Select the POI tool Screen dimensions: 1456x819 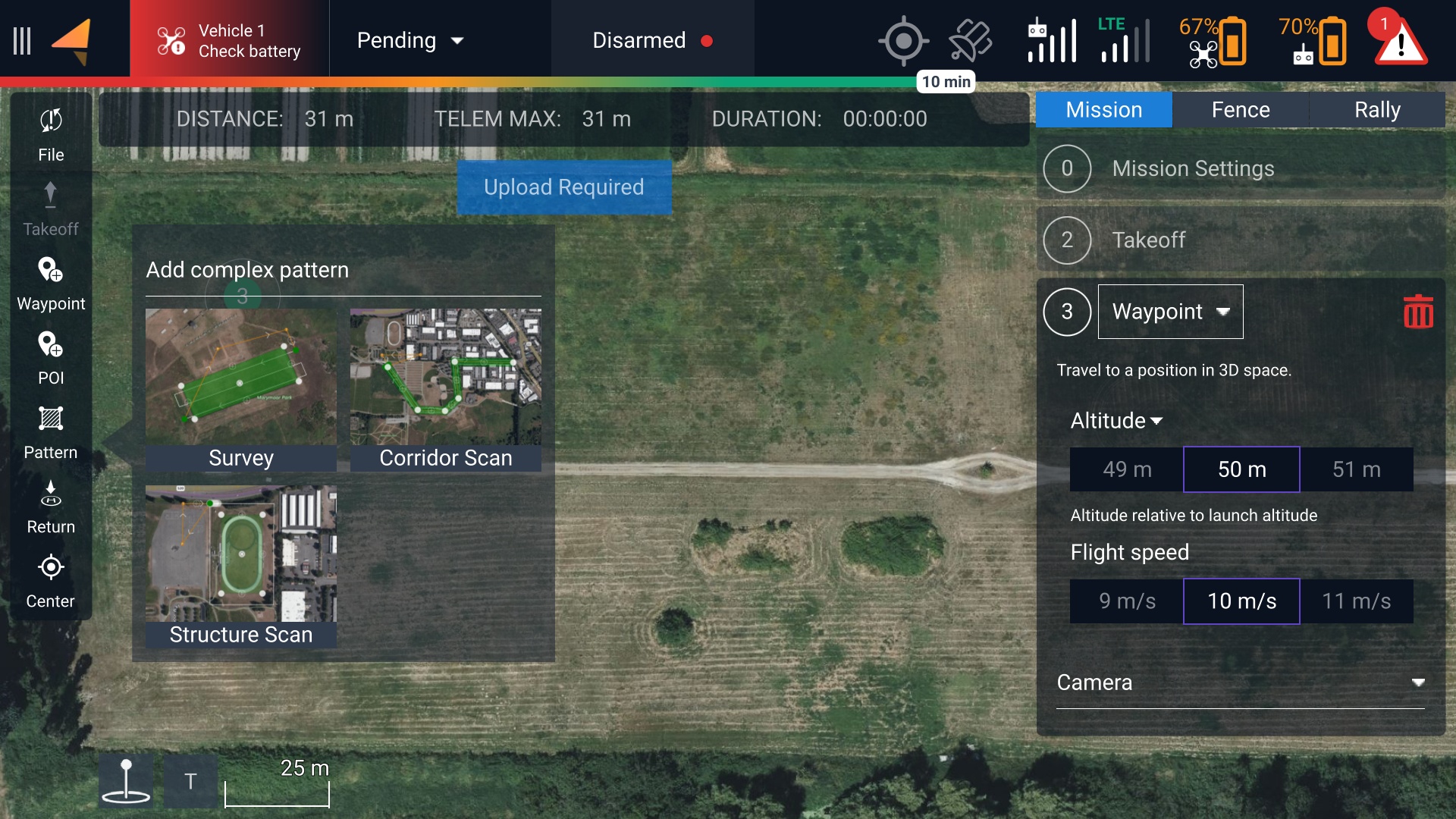(x=51, y=357)
